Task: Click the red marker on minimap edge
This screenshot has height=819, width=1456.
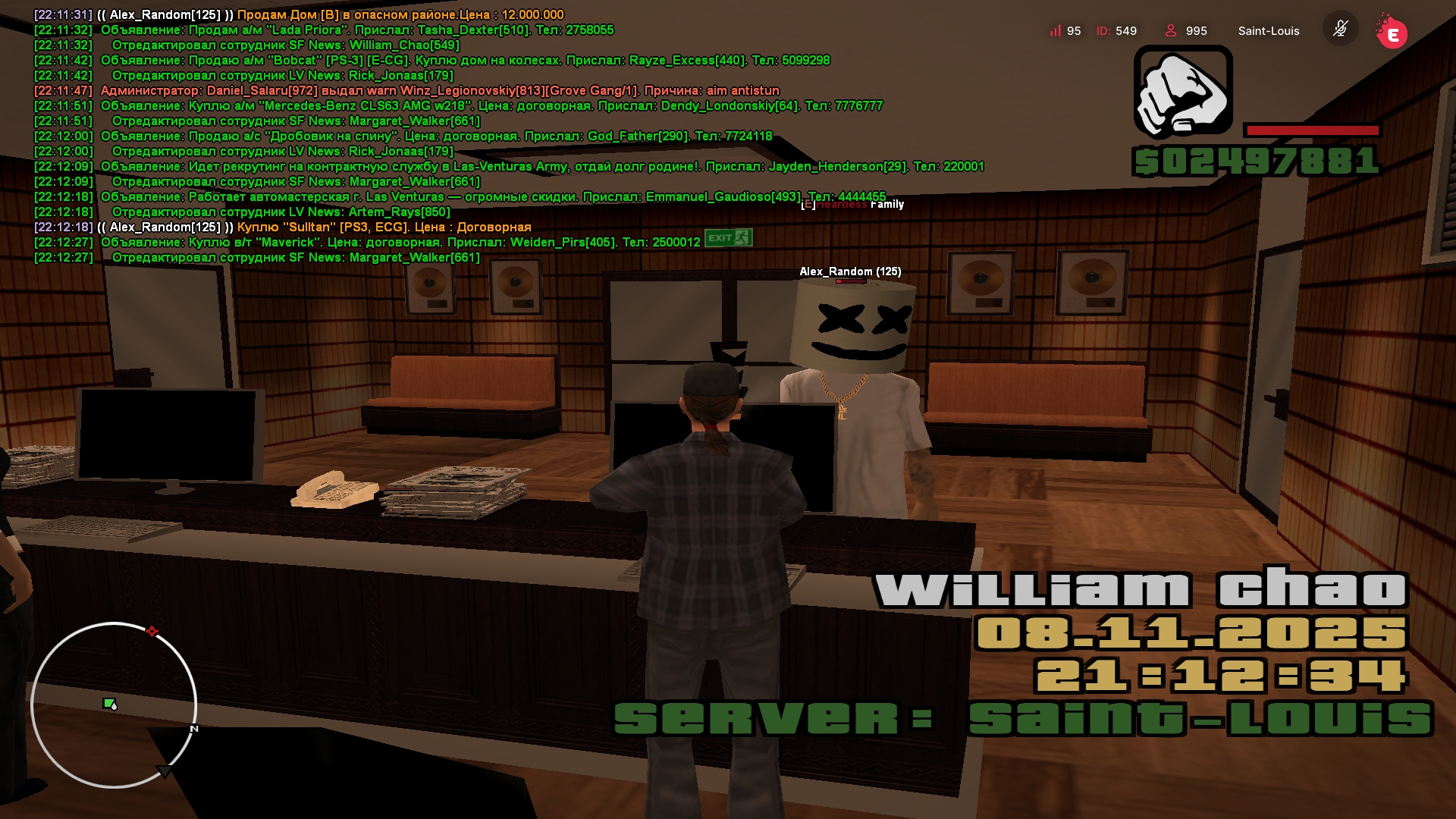Action: click(x=152, y=631)
